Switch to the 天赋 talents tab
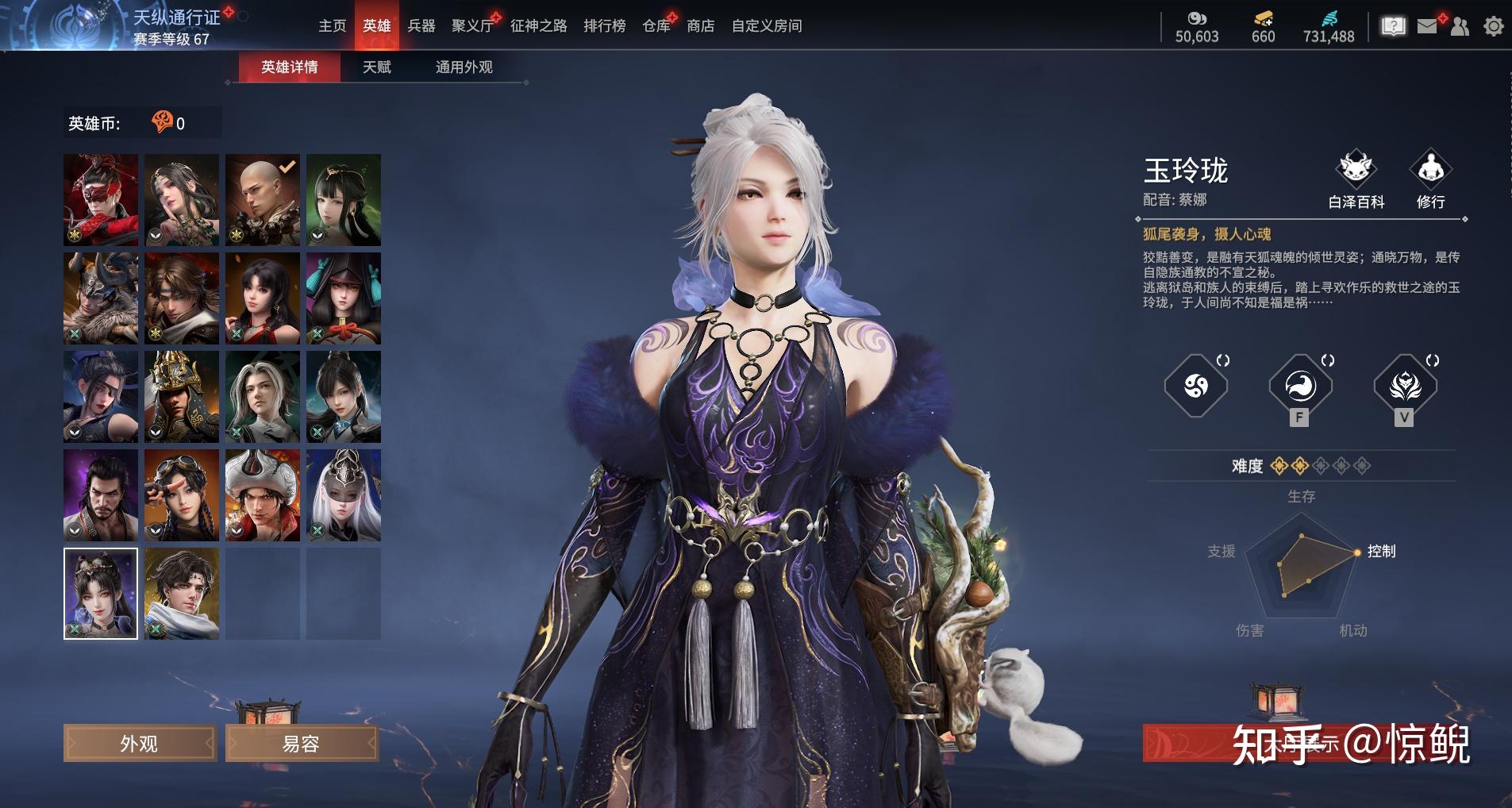This screenshot has width=1512, height=808. [376, 67]
